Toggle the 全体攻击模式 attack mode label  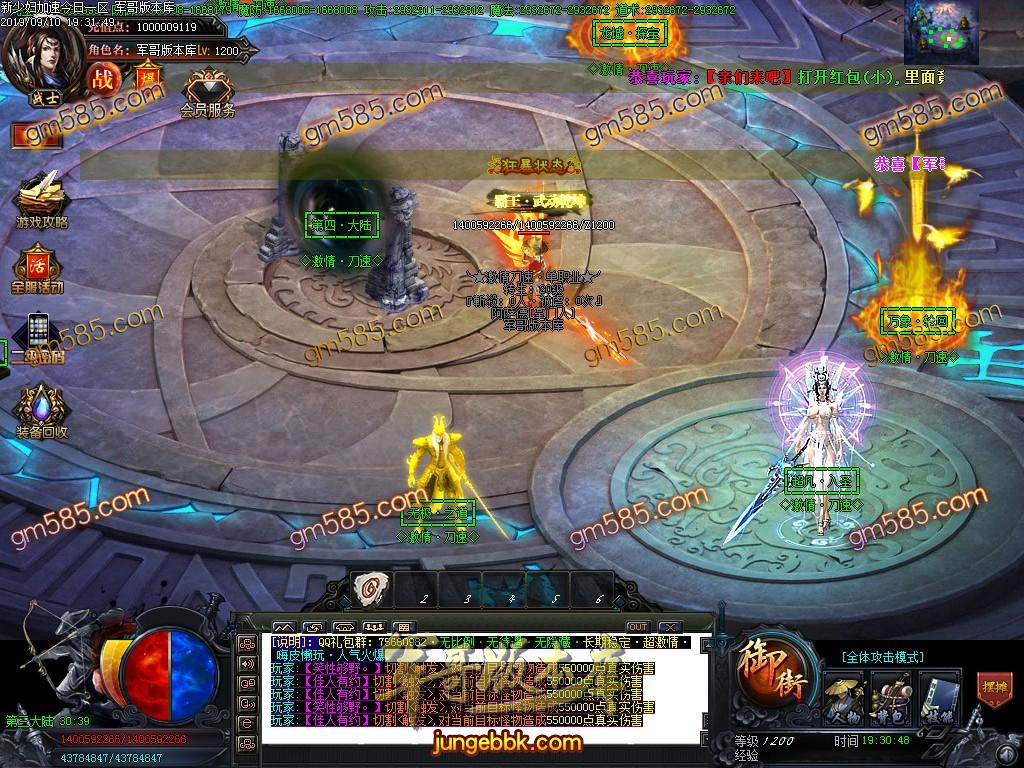click(x=882, y=657)
